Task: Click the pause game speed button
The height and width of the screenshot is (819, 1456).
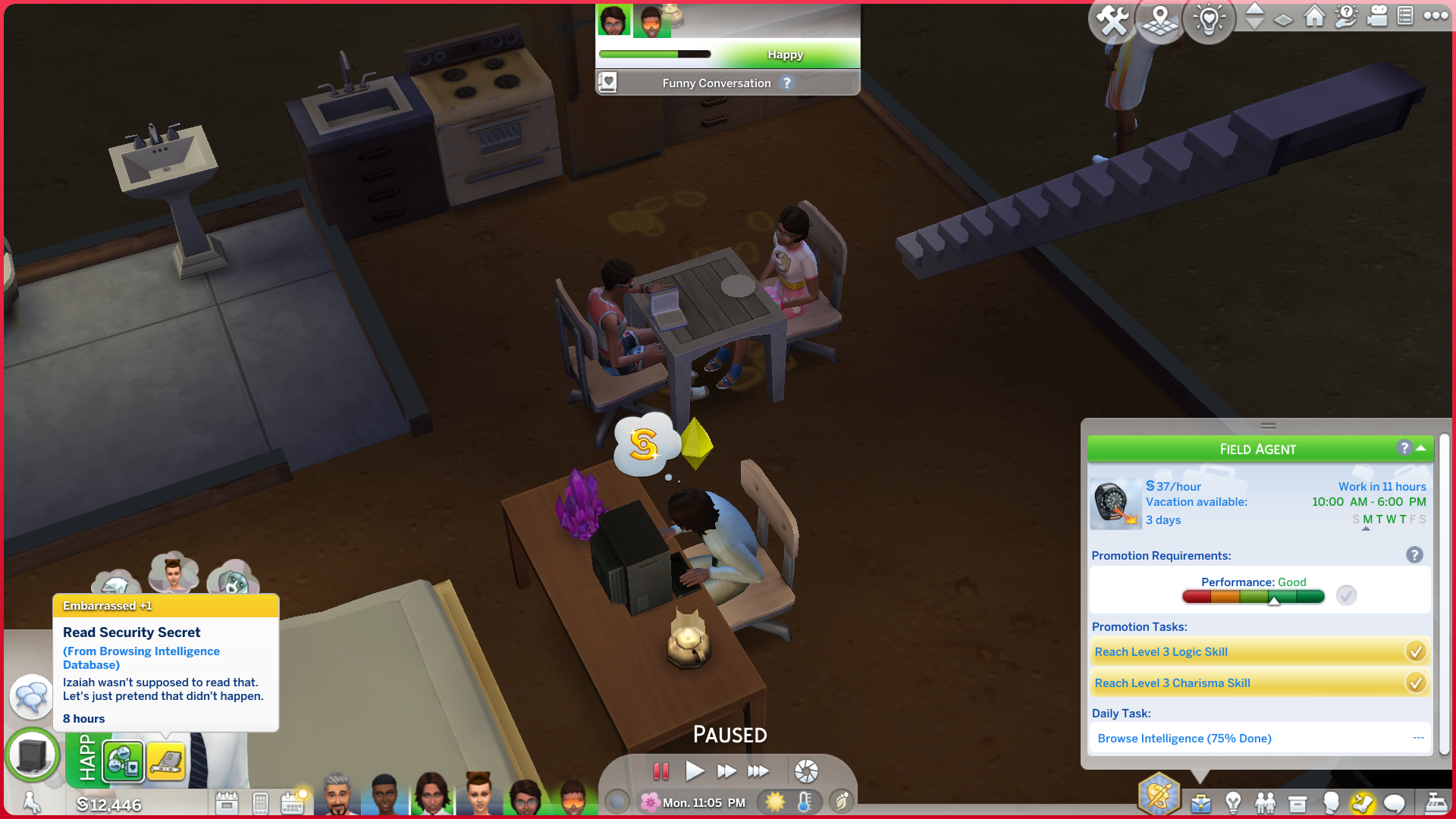Action: tap(661, 771)
